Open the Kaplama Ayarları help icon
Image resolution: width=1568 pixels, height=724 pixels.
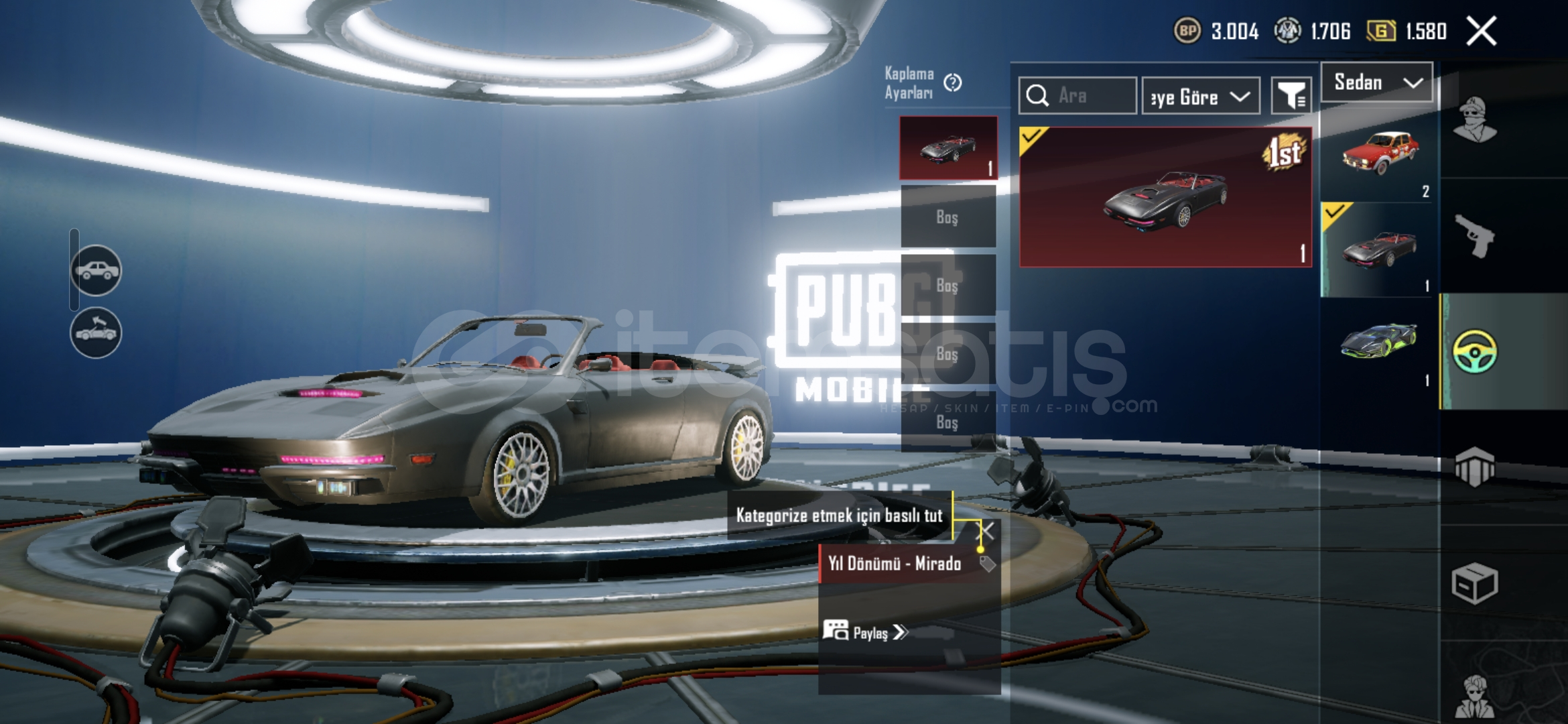(952, 82)
